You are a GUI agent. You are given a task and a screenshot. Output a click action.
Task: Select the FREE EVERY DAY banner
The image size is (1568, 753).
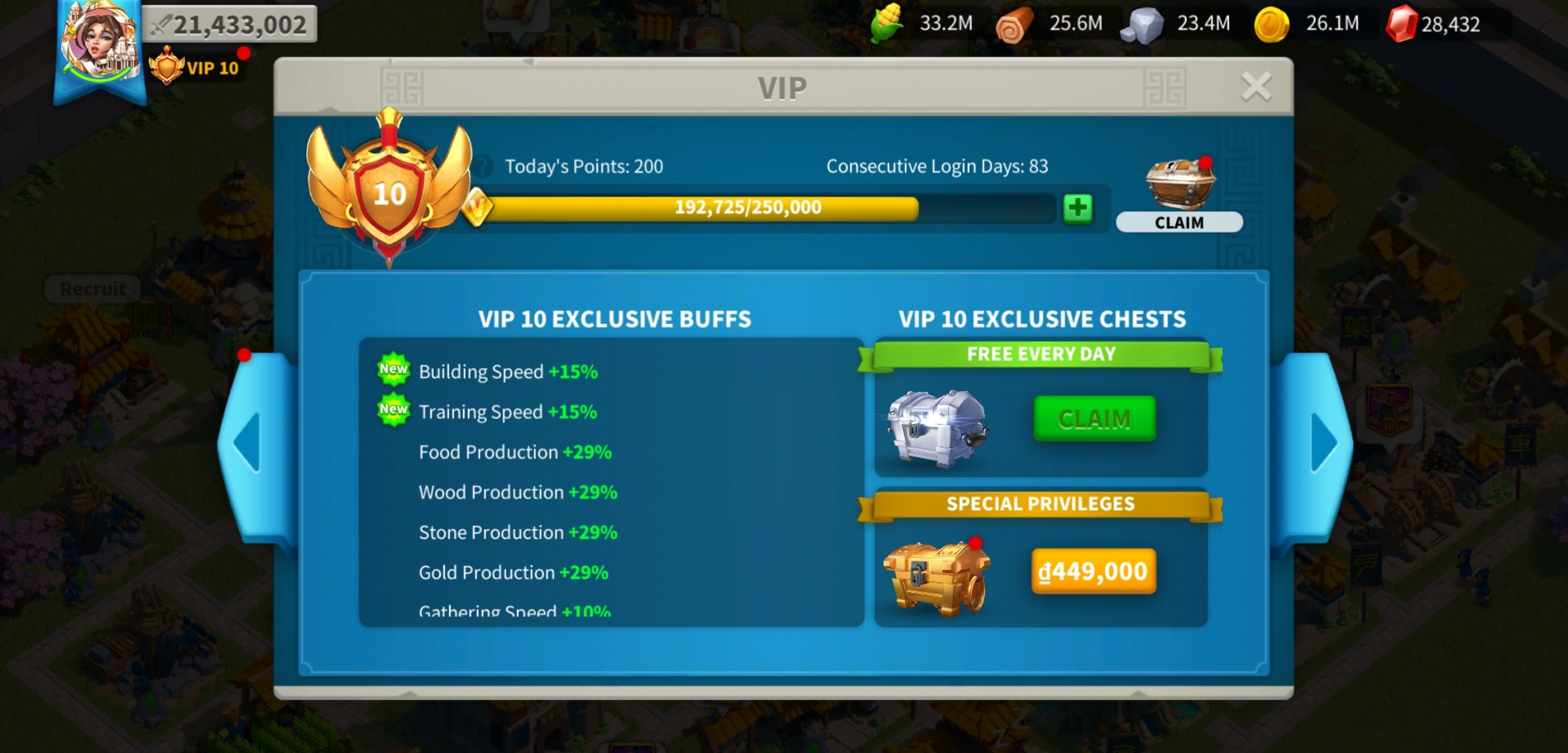tap(1041, 353)
